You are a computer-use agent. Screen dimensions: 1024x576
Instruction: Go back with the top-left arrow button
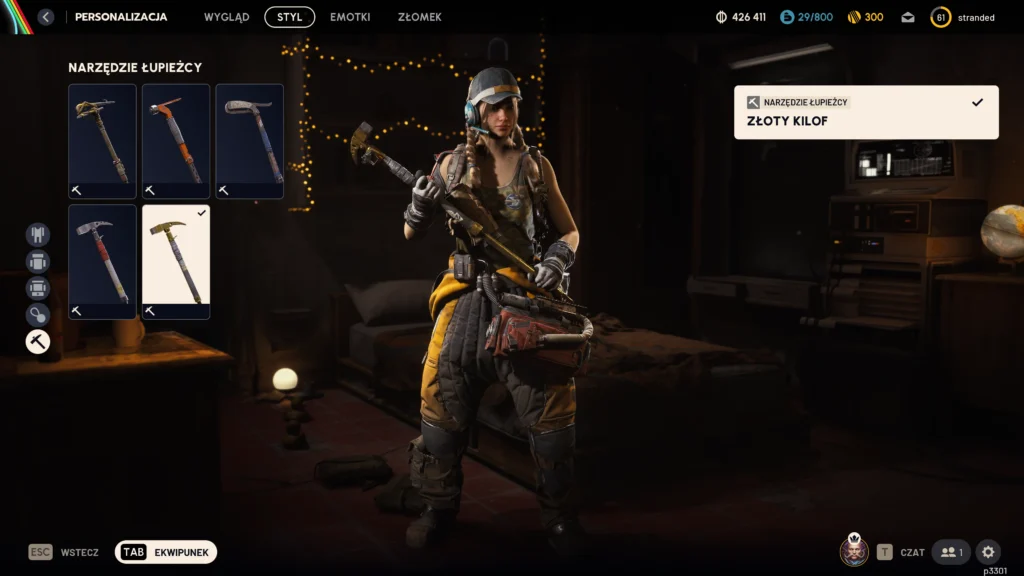tap(45, 17)
